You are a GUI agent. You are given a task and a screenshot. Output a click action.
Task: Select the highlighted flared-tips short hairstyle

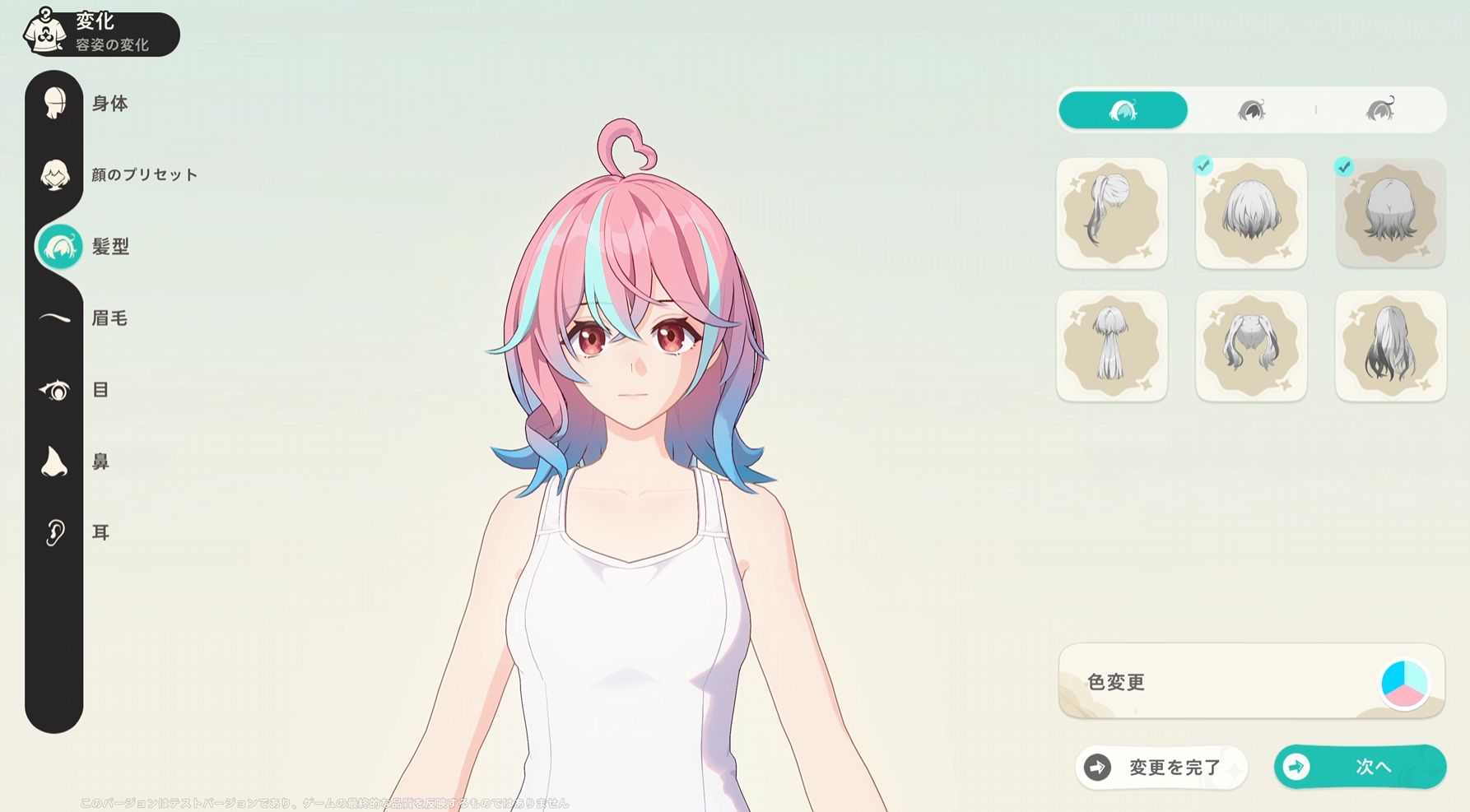1390,214
